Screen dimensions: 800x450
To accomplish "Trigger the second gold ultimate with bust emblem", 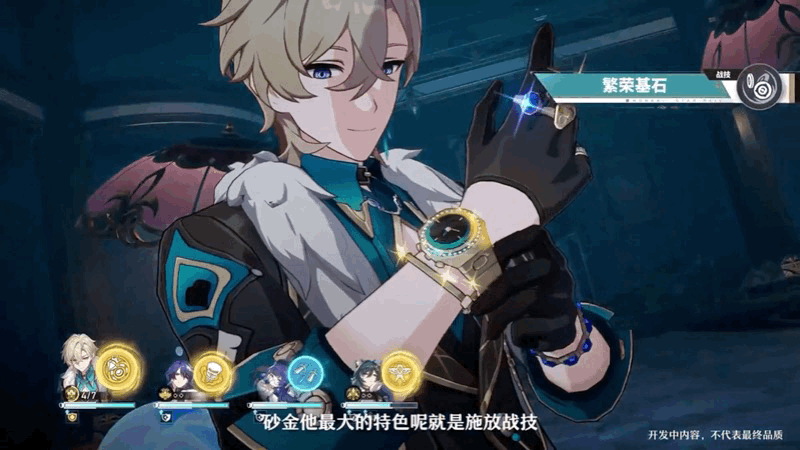I will click(212, 370).
